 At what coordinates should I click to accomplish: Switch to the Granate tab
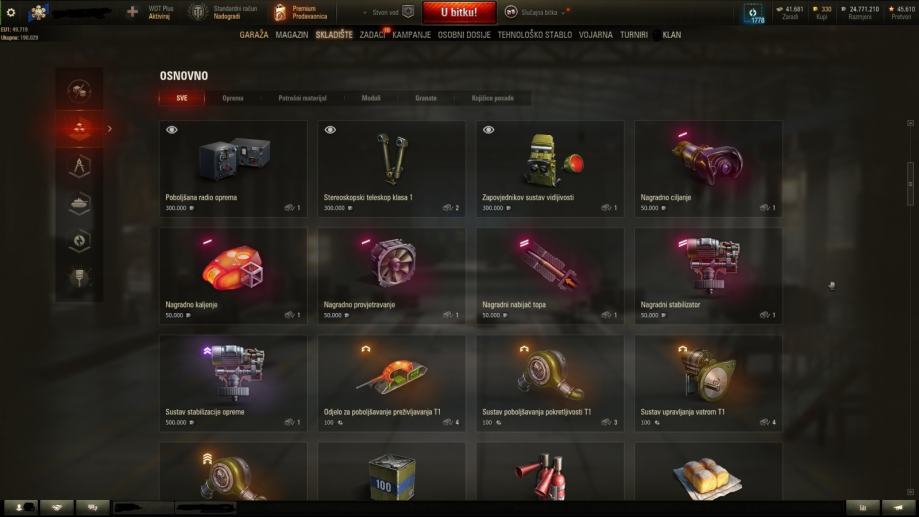(x=425, y=98)
